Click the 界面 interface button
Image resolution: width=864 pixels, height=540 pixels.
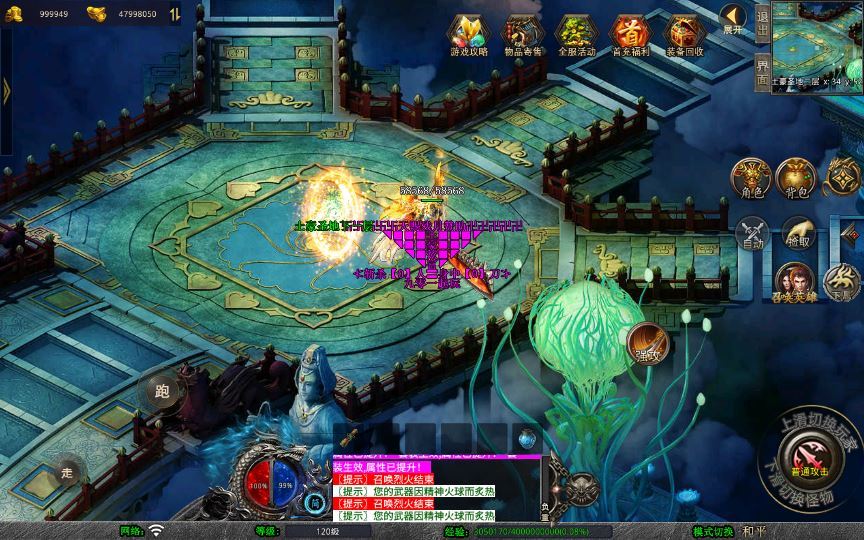click(x=762, y=70)
